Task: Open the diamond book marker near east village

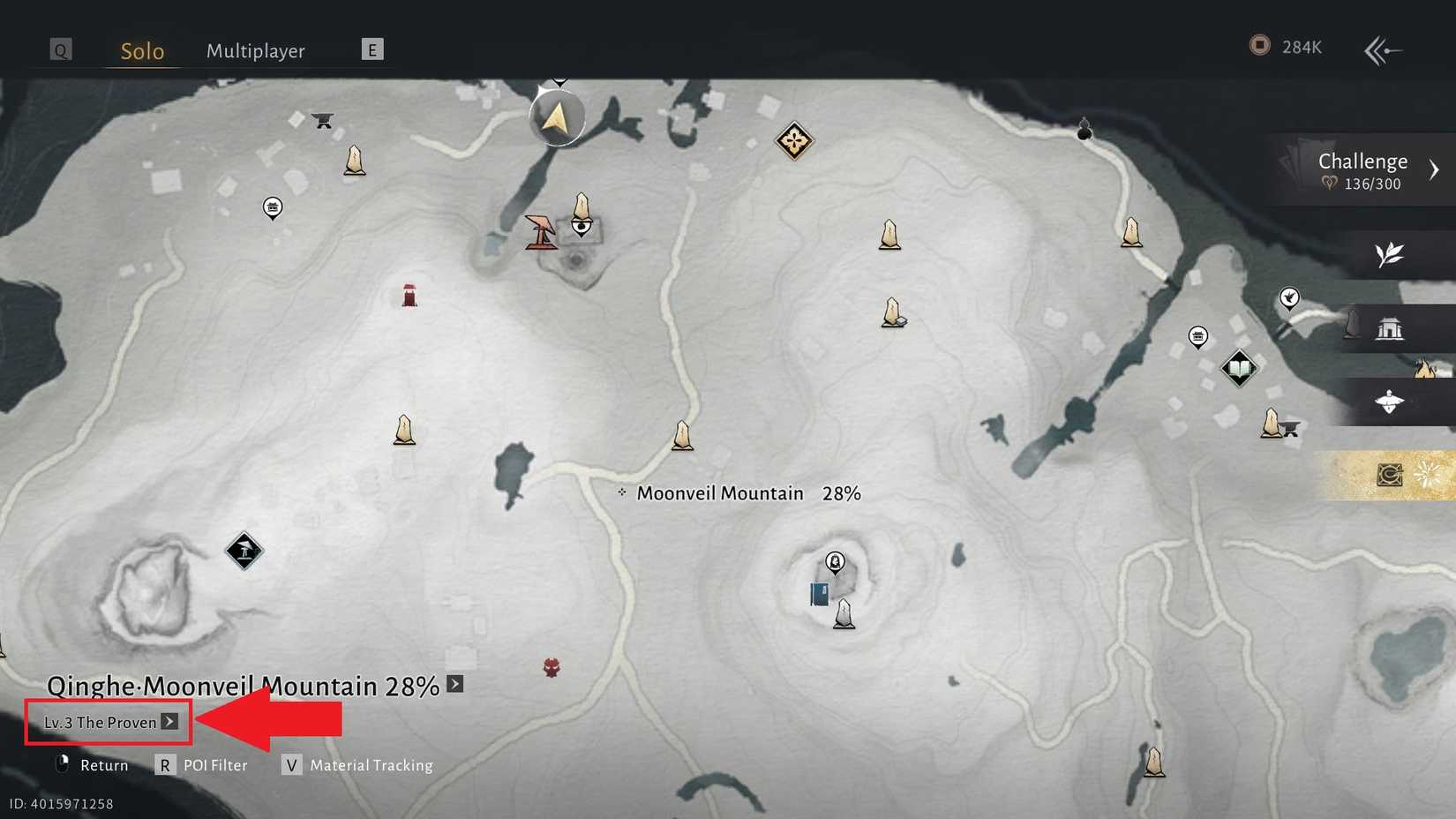Action: coord(1238,370)
